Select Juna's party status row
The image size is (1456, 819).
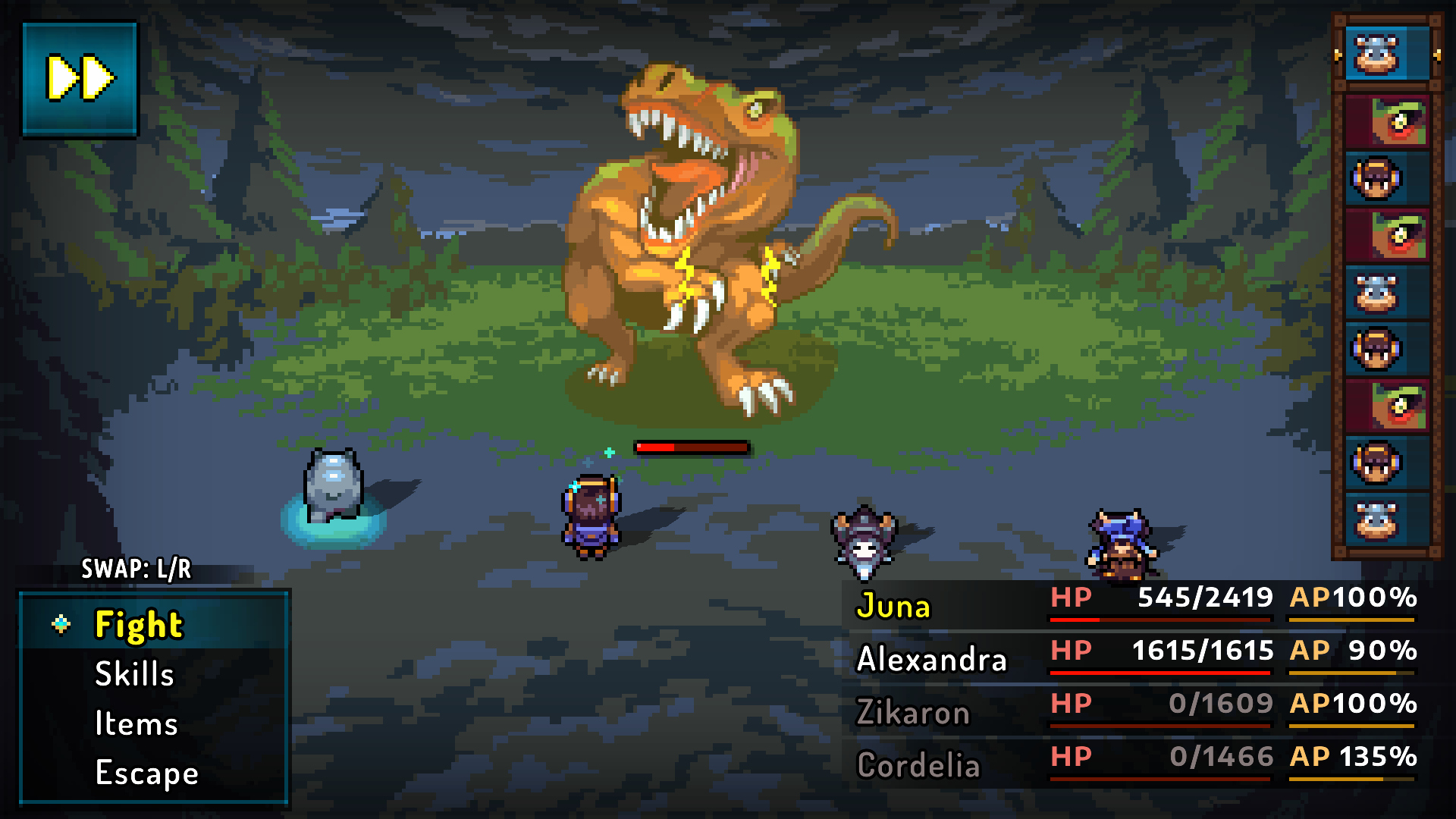1135,604
